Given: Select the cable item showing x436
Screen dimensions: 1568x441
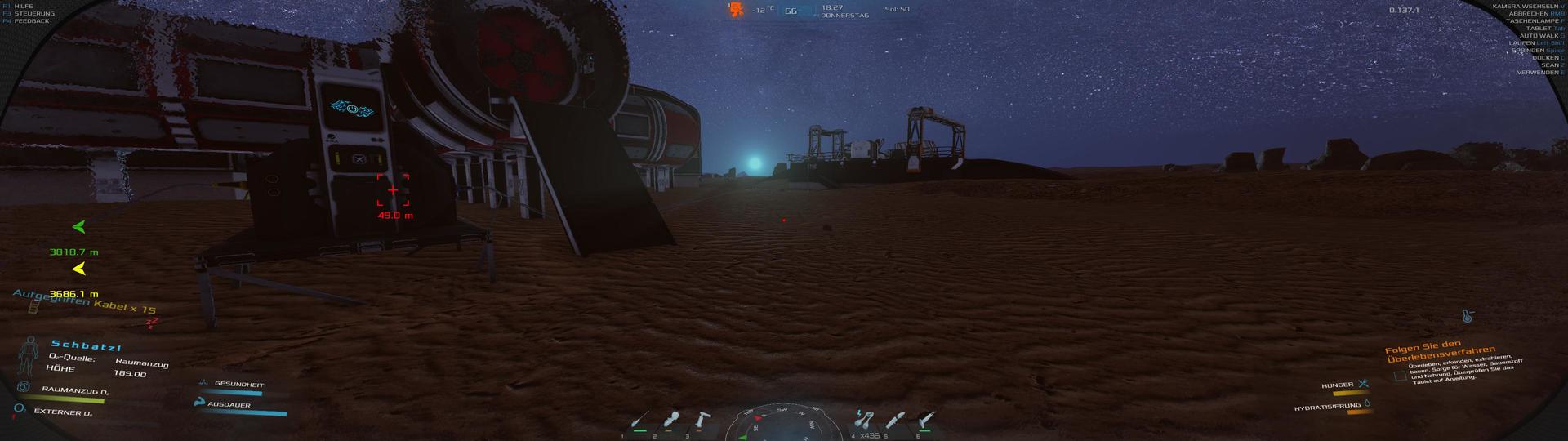Looking at the screenshot, I should (x=862, y=421).
